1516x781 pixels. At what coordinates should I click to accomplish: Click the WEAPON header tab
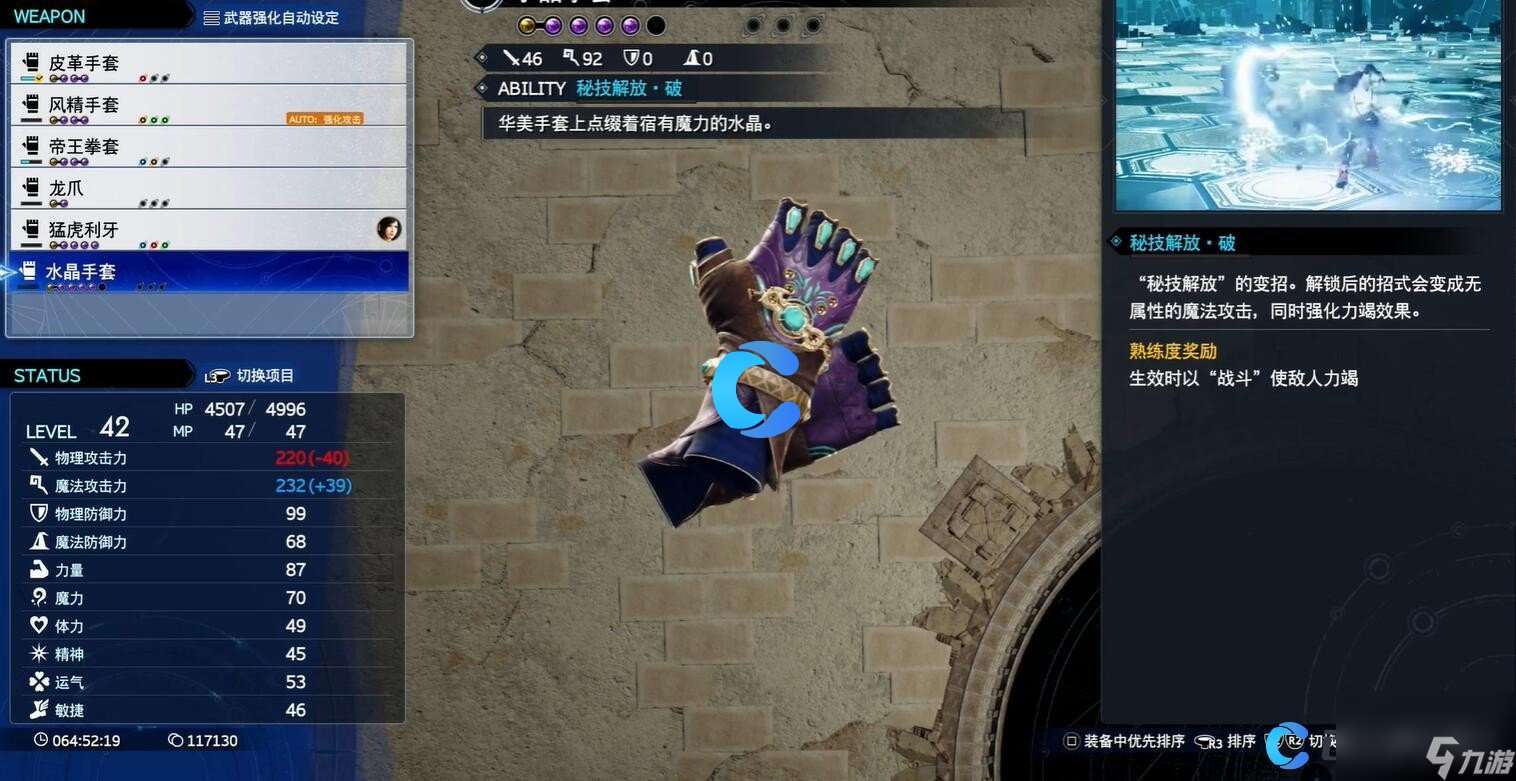(x=50, y=16)
